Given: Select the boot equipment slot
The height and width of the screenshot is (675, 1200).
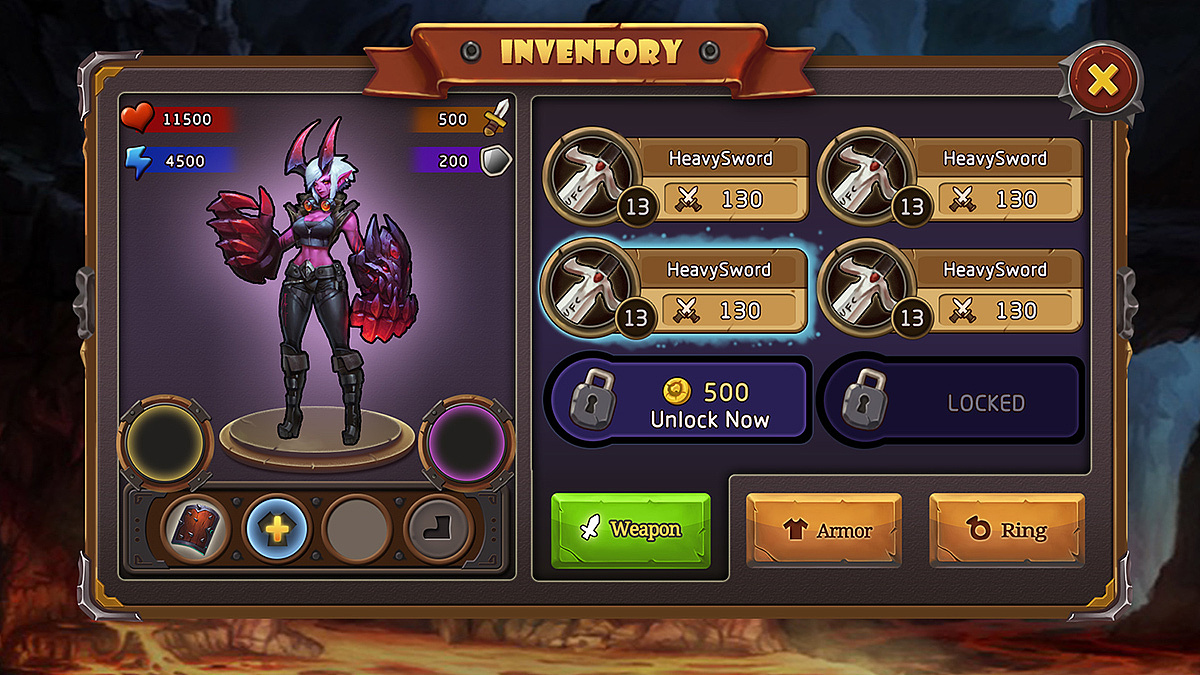Looking at the screenshot, I should click(x=436, y=529).
